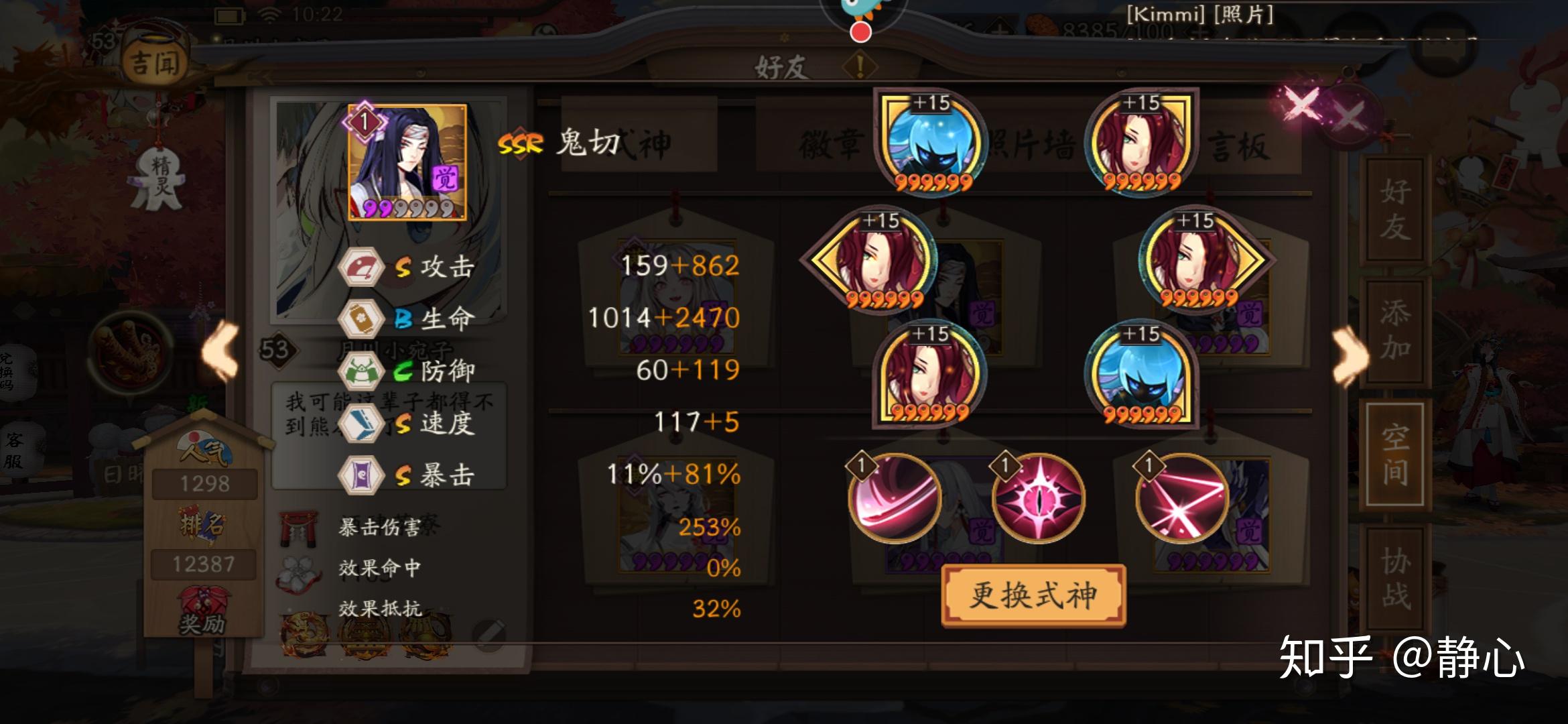The height and width of the screenshot is (724, 1568).
Task: Click the 攻击 attack stat icon
Action: coord(362,267)
